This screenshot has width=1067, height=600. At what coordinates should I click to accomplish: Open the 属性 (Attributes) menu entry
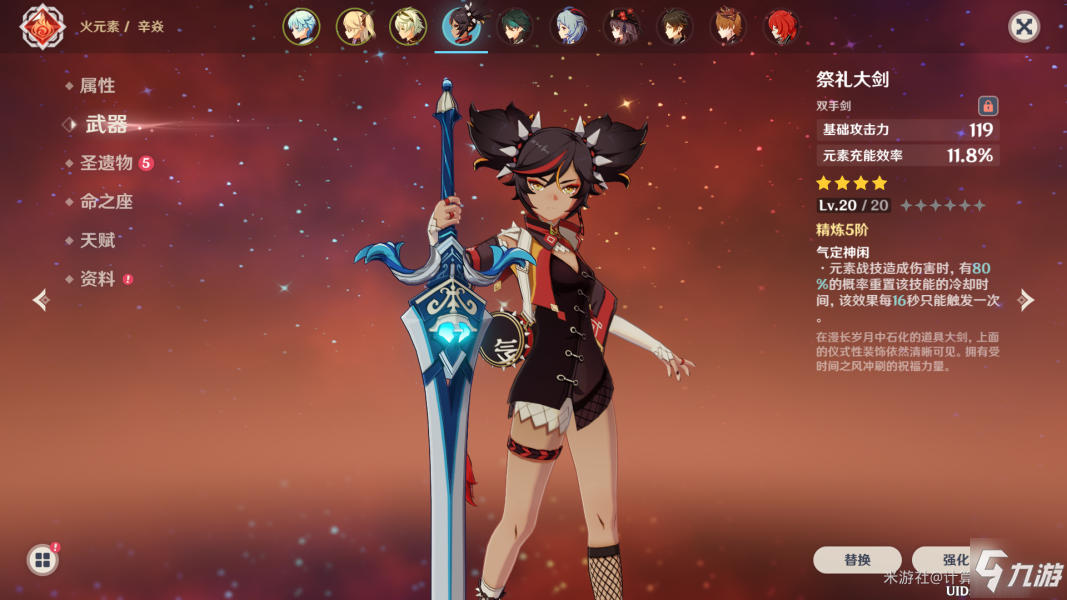97,86
